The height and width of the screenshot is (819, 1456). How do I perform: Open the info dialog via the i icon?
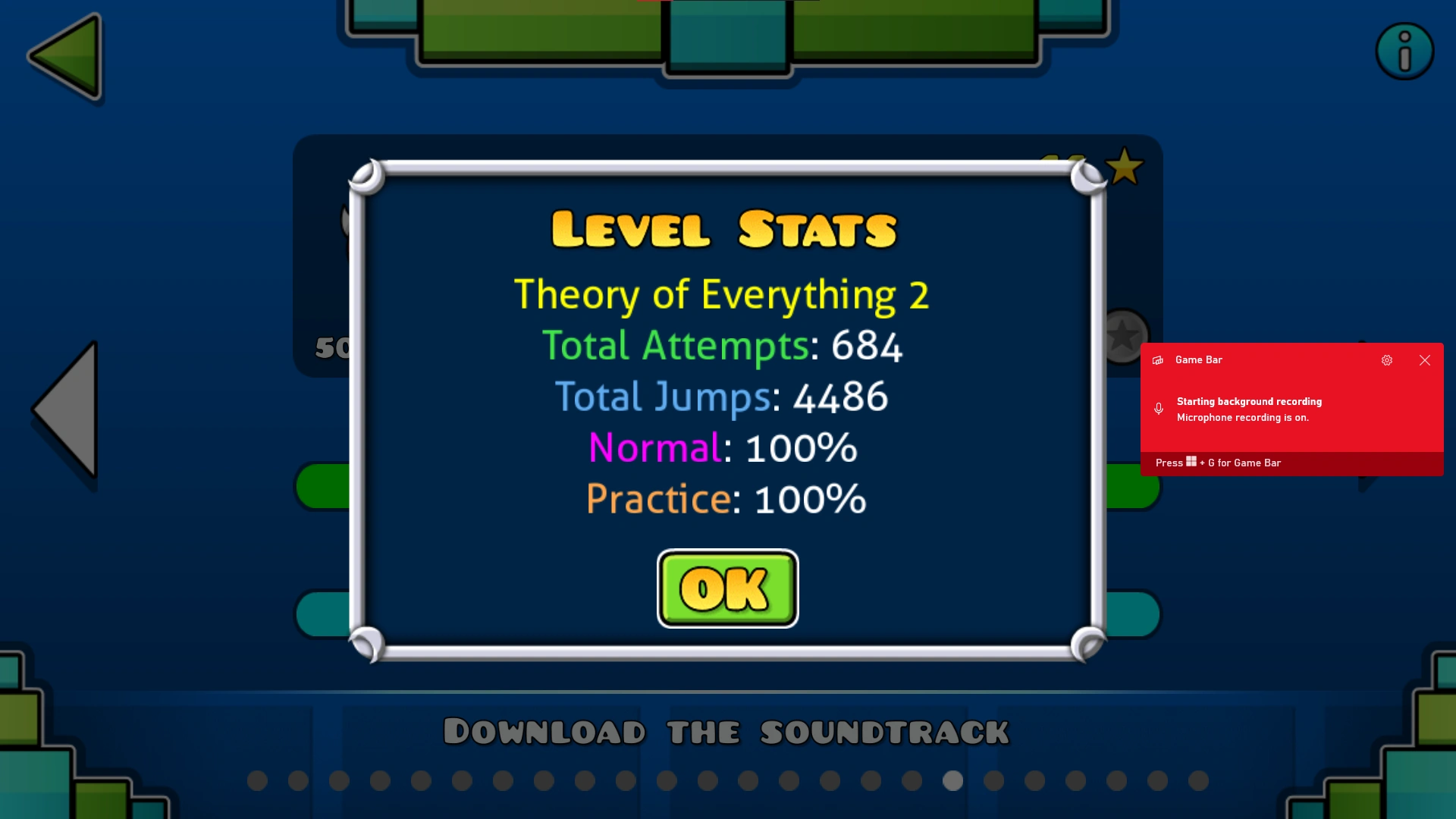(x=1405, y=50)
